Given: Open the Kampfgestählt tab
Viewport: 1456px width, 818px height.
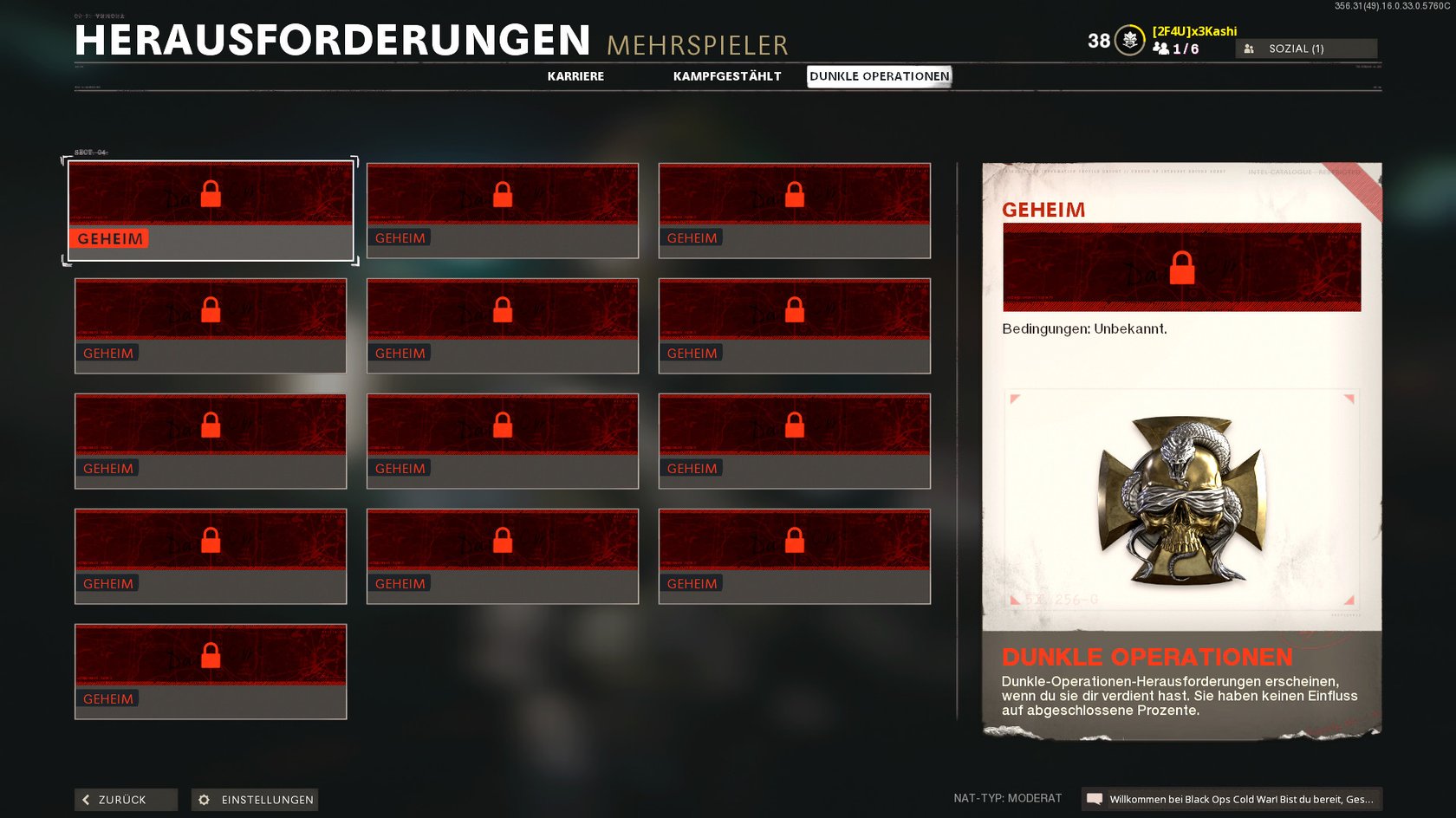Looking at the screenshot, I should tap(727, 76).
